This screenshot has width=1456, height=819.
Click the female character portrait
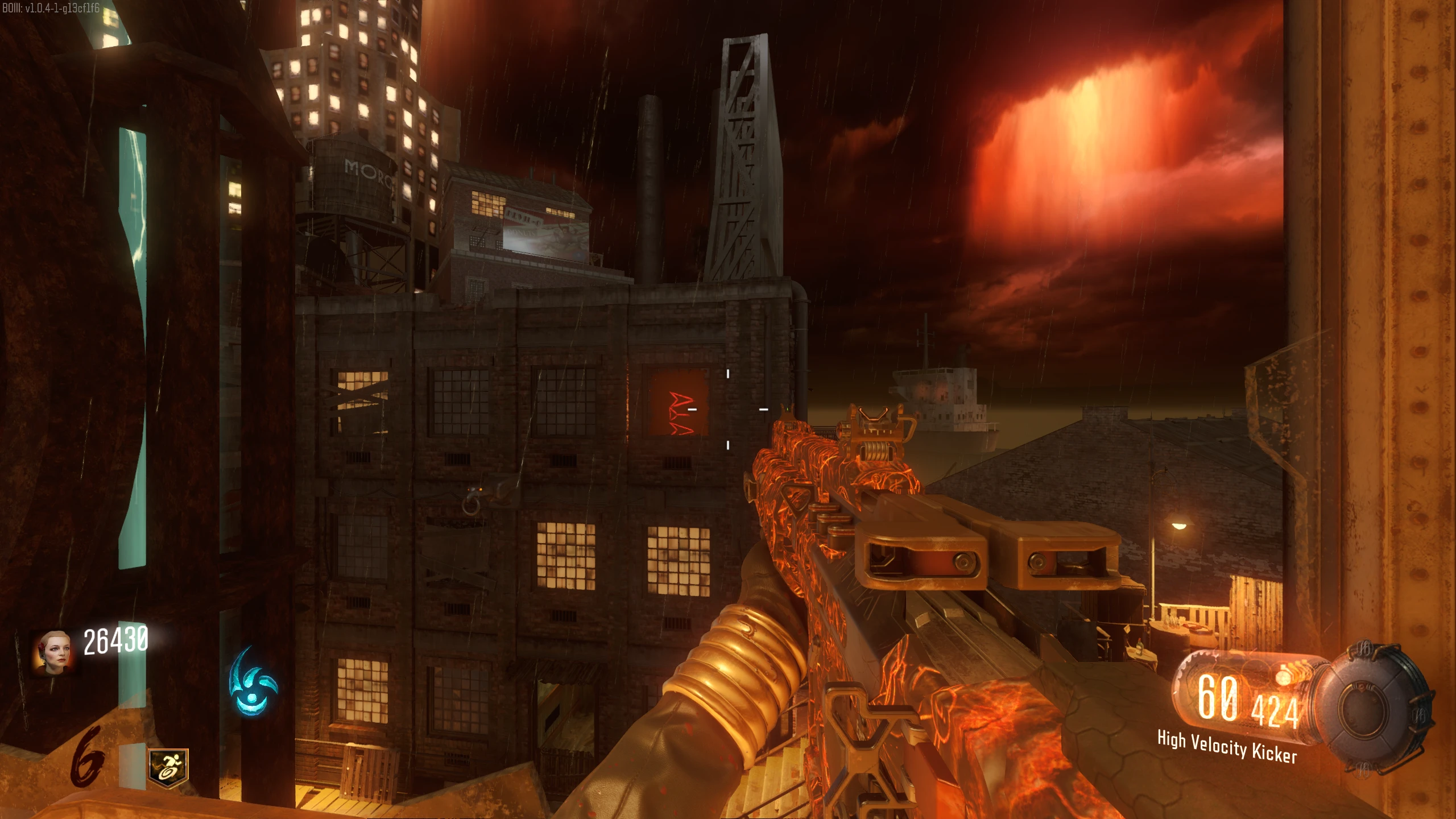pyautogui.click(x=52, y=652)
